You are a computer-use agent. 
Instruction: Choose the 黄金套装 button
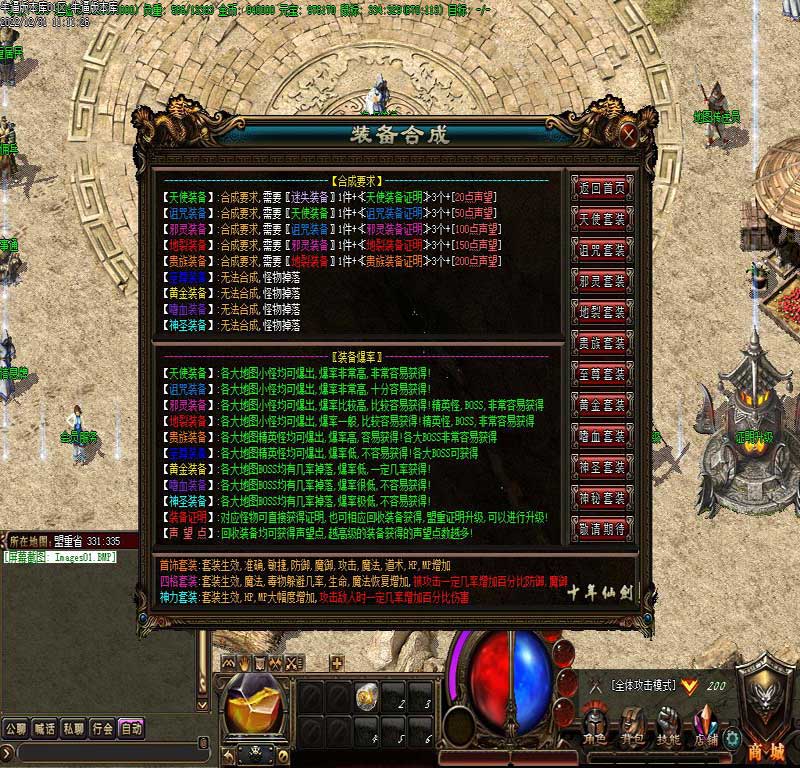pyautogui.click(x=601, y=405)
